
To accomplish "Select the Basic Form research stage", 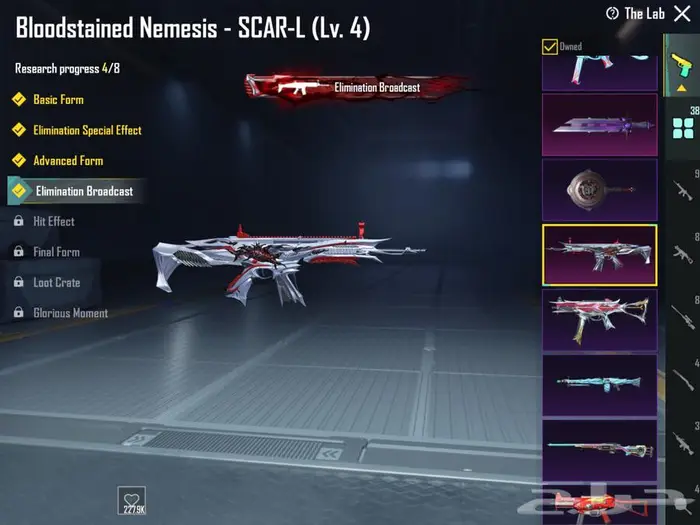I will click(58, 100).
